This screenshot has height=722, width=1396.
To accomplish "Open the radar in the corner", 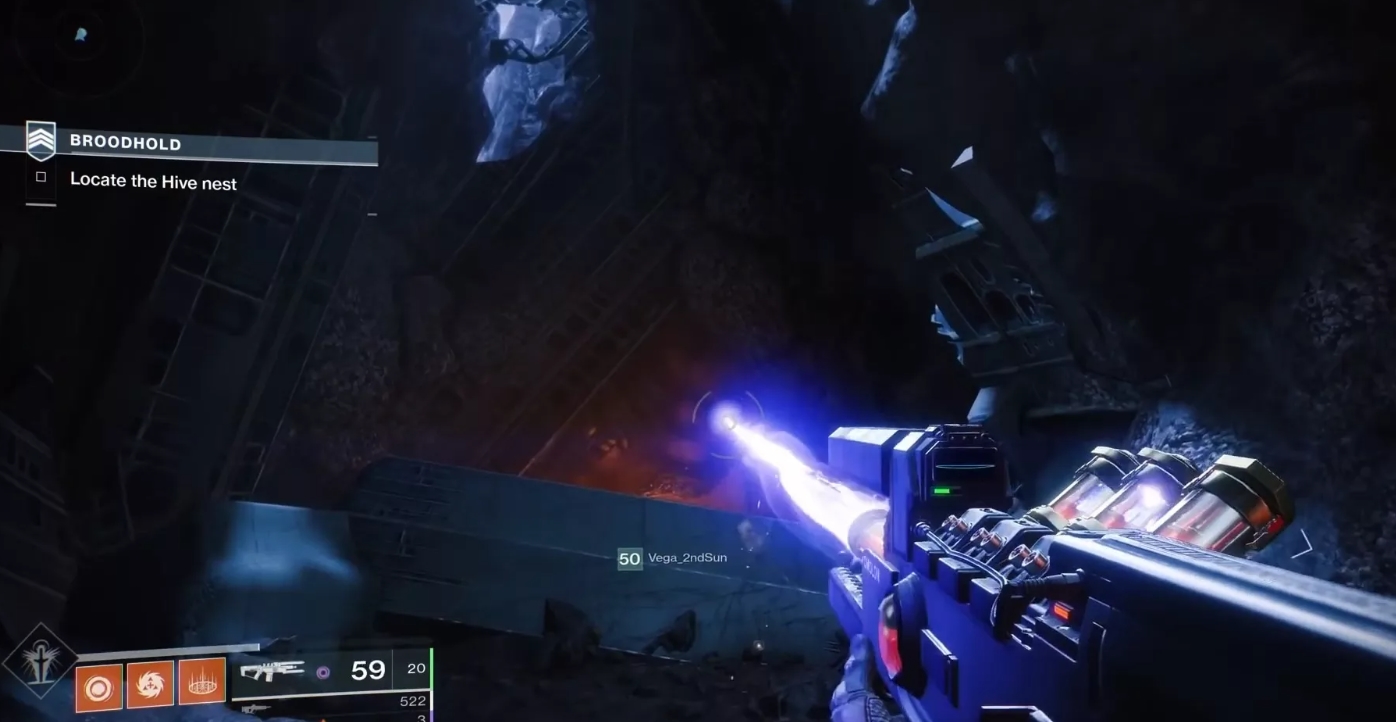I will (78, 40).
